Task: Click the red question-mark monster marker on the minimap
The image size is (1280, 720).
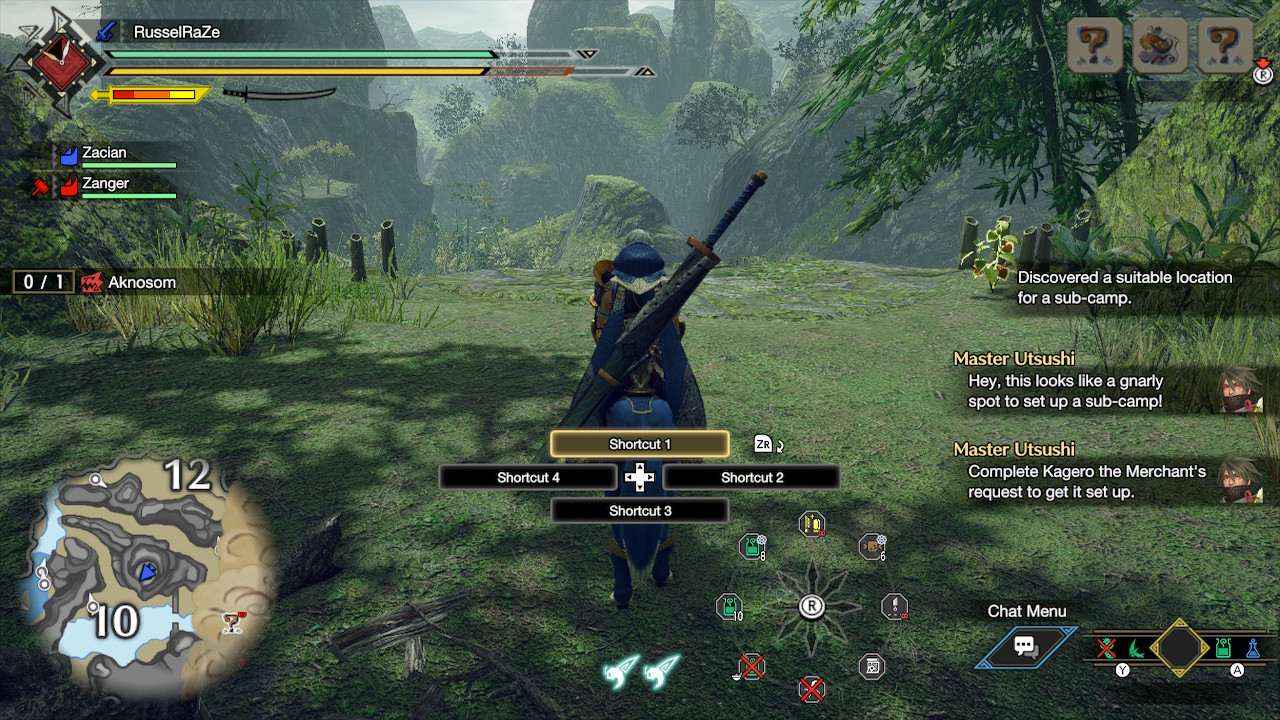Action: click(233, 623)
